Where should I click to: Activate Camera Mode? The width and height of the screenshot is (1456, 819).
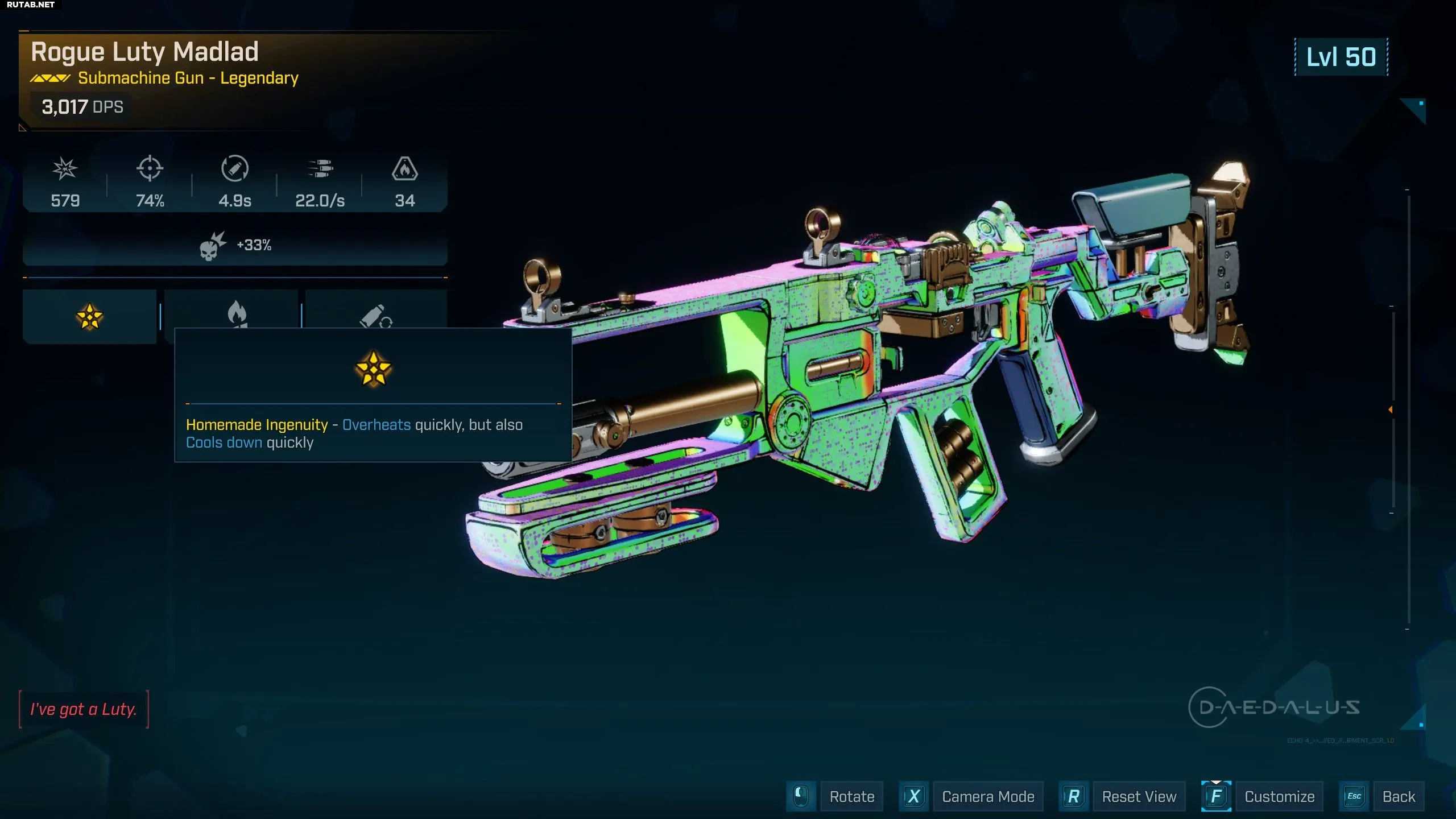click(x=987, y=796)
